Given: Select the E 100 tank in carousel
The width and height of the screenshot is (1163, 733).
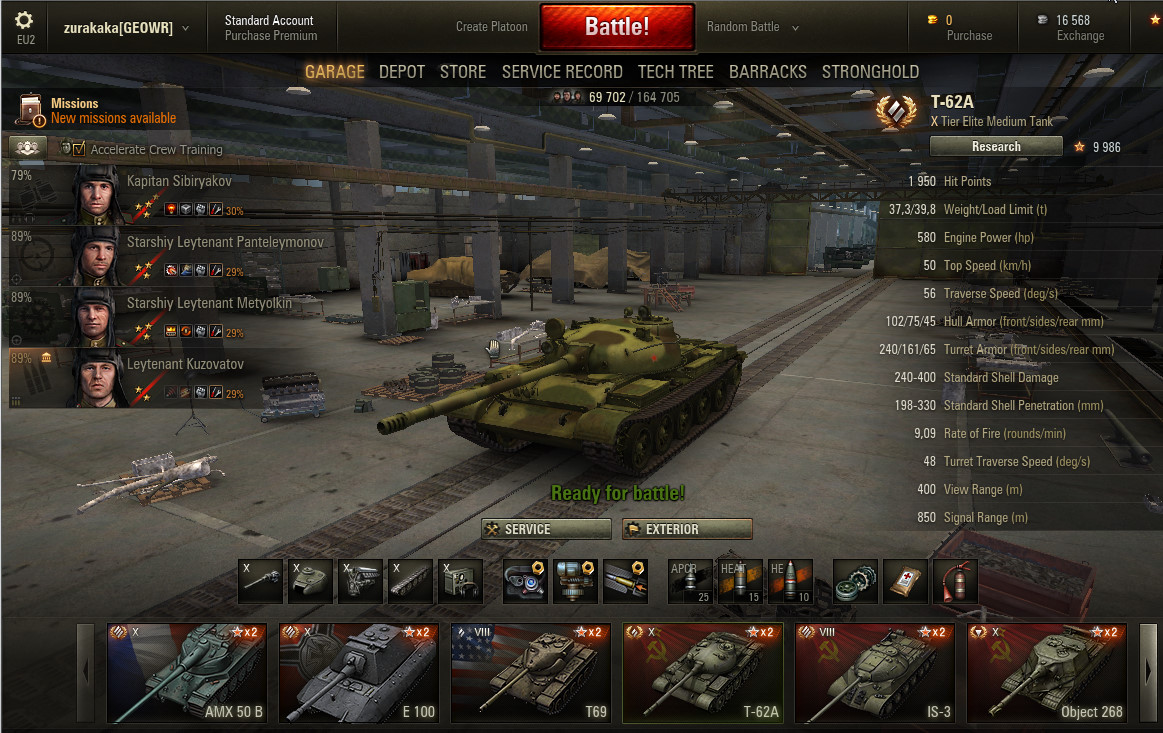Looking at the screenshot, I should pyautogui.click(x=359, y=672).
